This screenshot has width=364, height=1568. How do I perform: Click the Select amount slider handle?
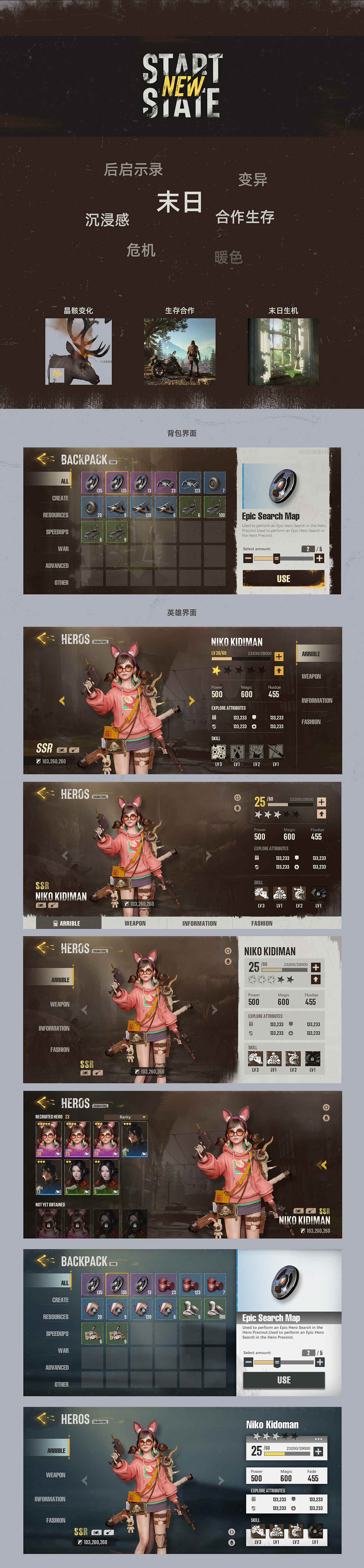point(276,558)
